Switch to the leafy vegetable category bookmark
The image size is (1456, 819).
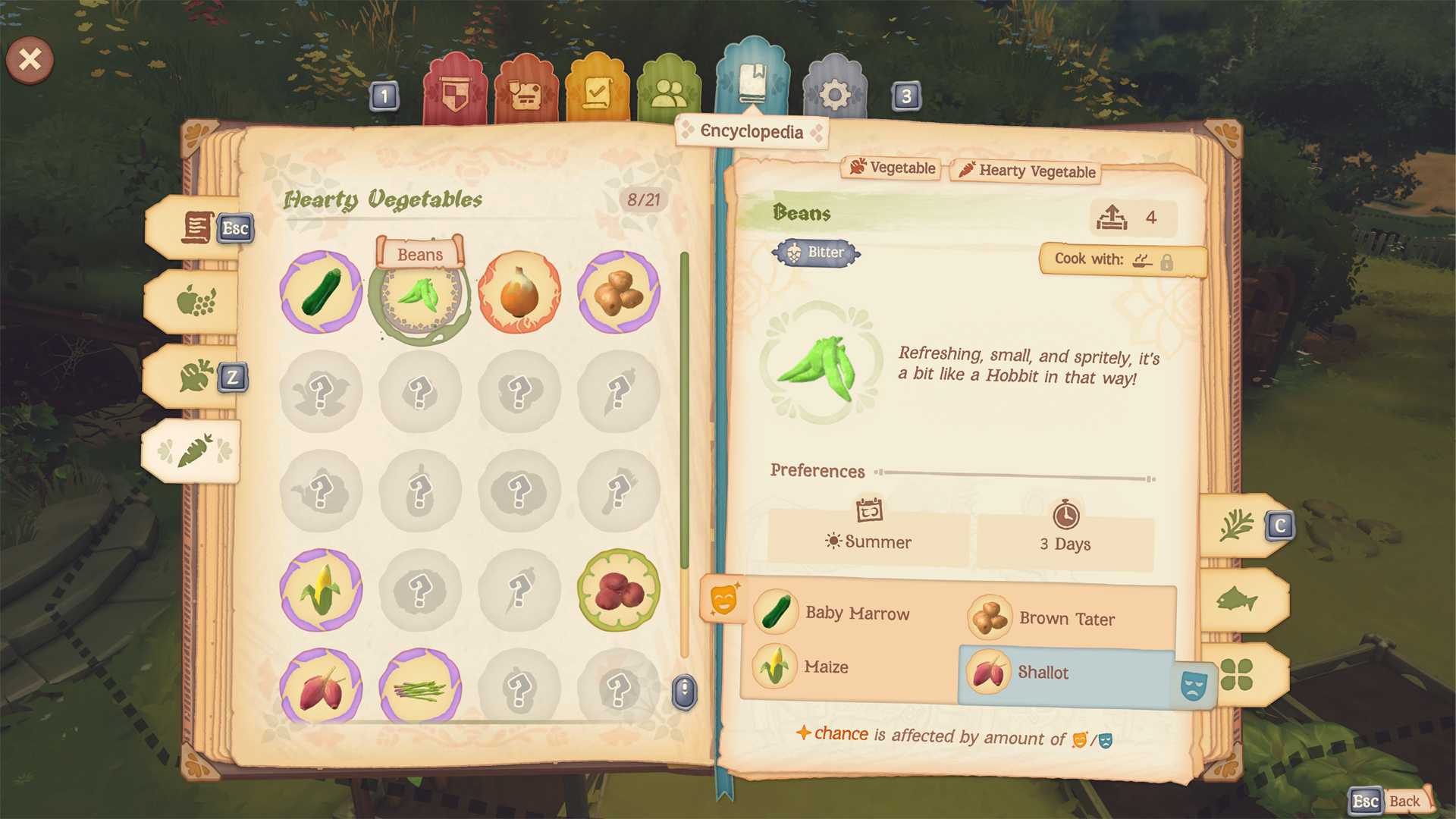pyautogui.click(x=195, y=376)
